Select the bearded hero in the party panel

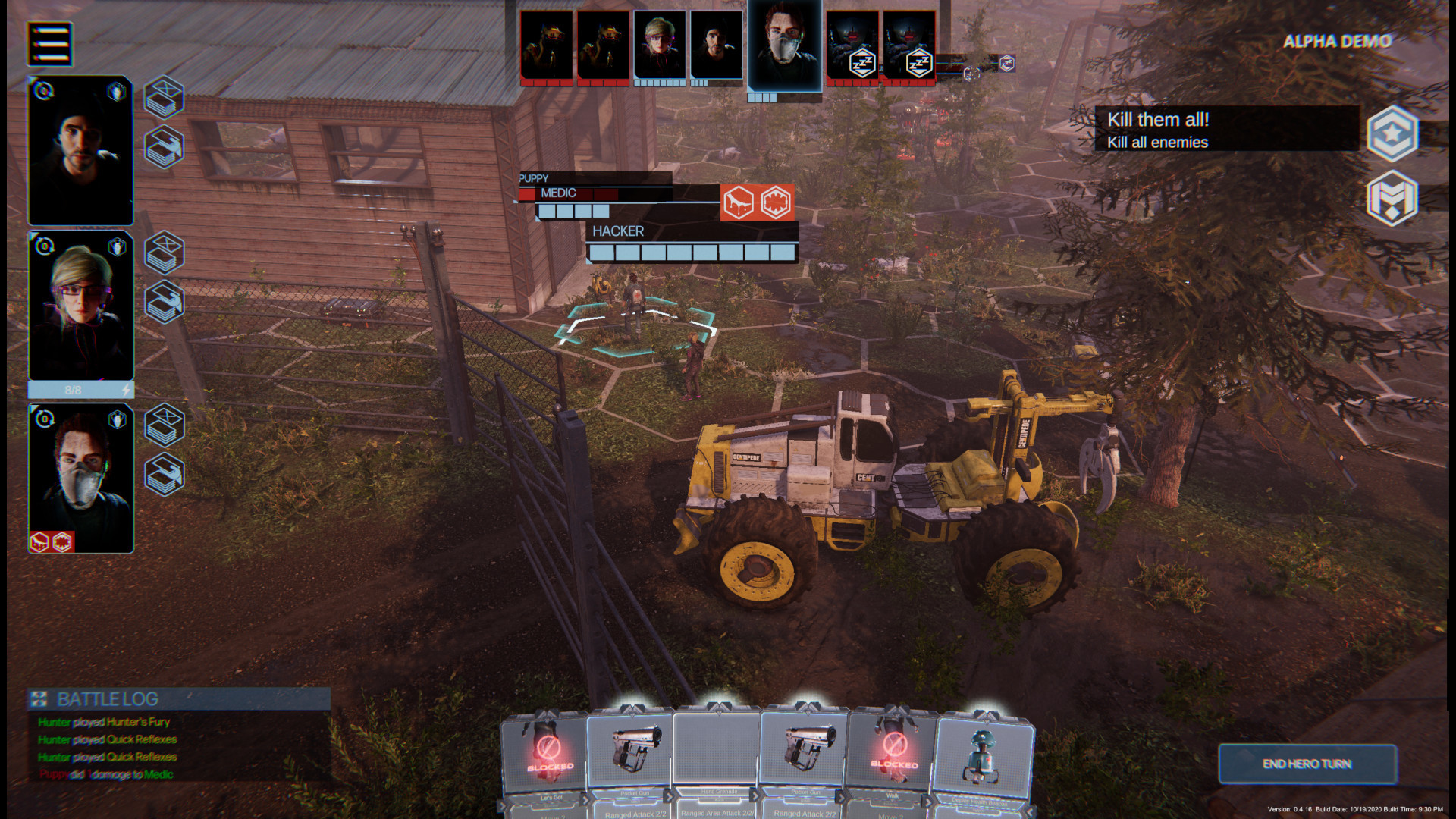(x=81, y=150)
